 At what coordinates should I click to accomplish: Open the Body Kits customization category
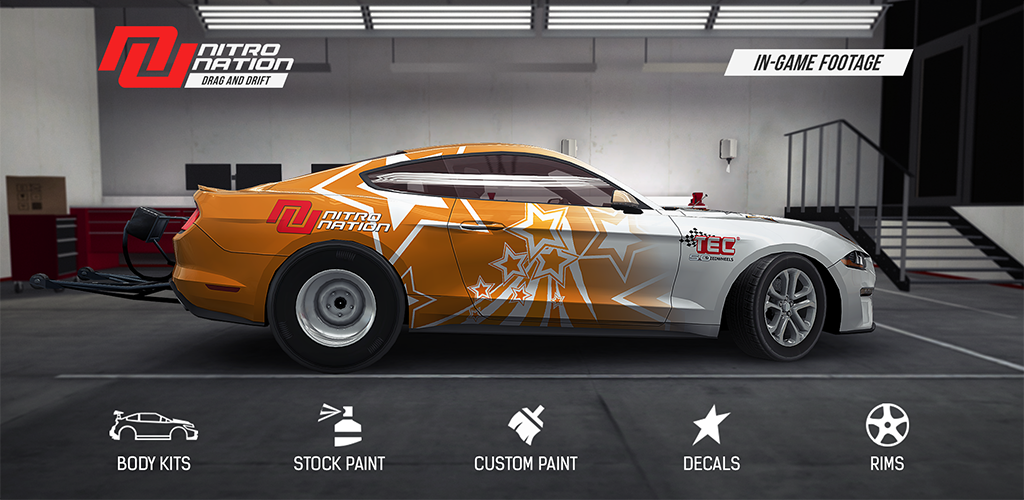153,438
